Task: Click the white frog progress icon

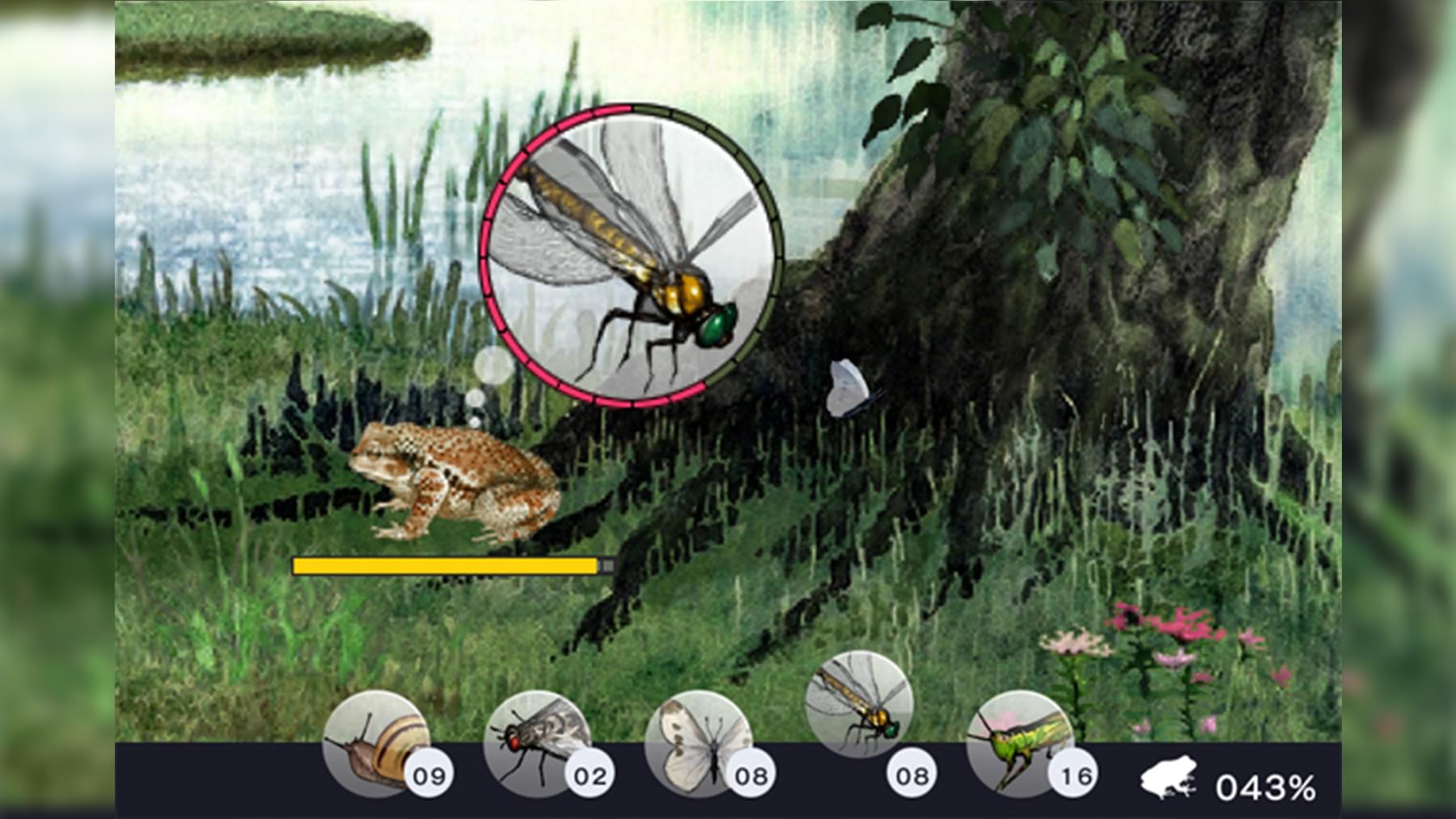Action: (x=1168, y=778)
